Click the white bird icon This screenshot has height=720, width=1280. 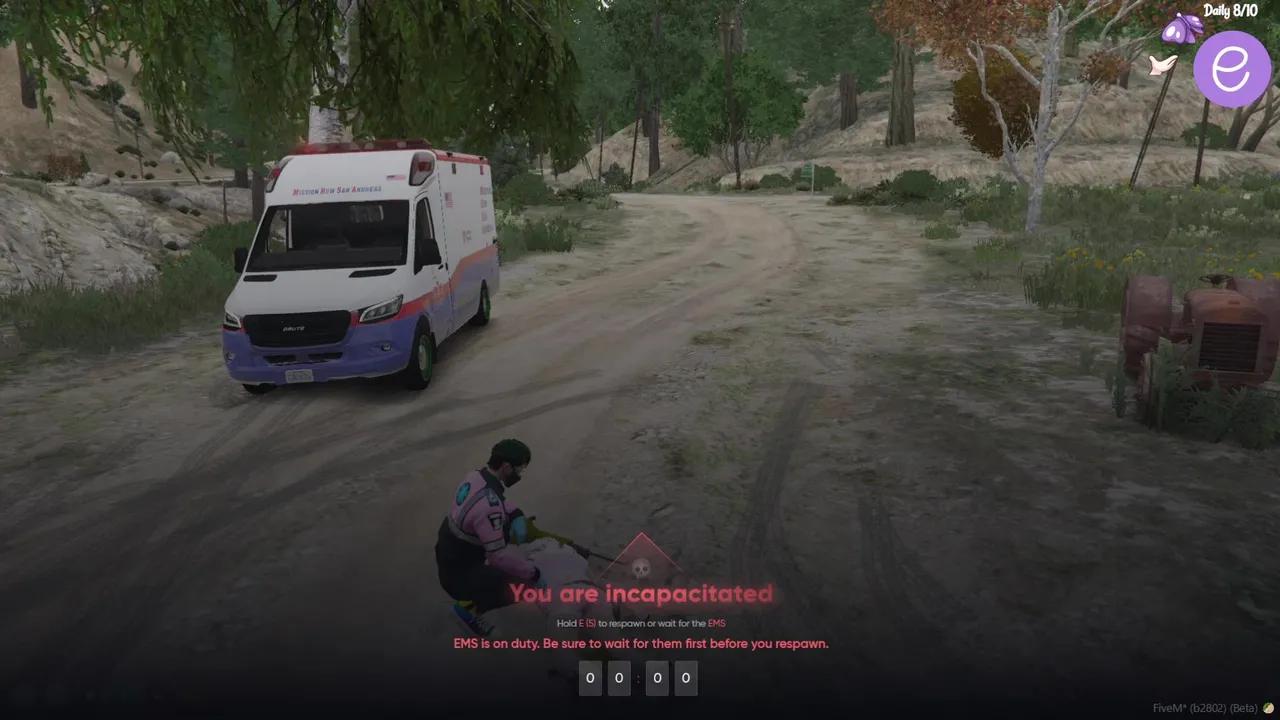click(x=1162, y=65)
